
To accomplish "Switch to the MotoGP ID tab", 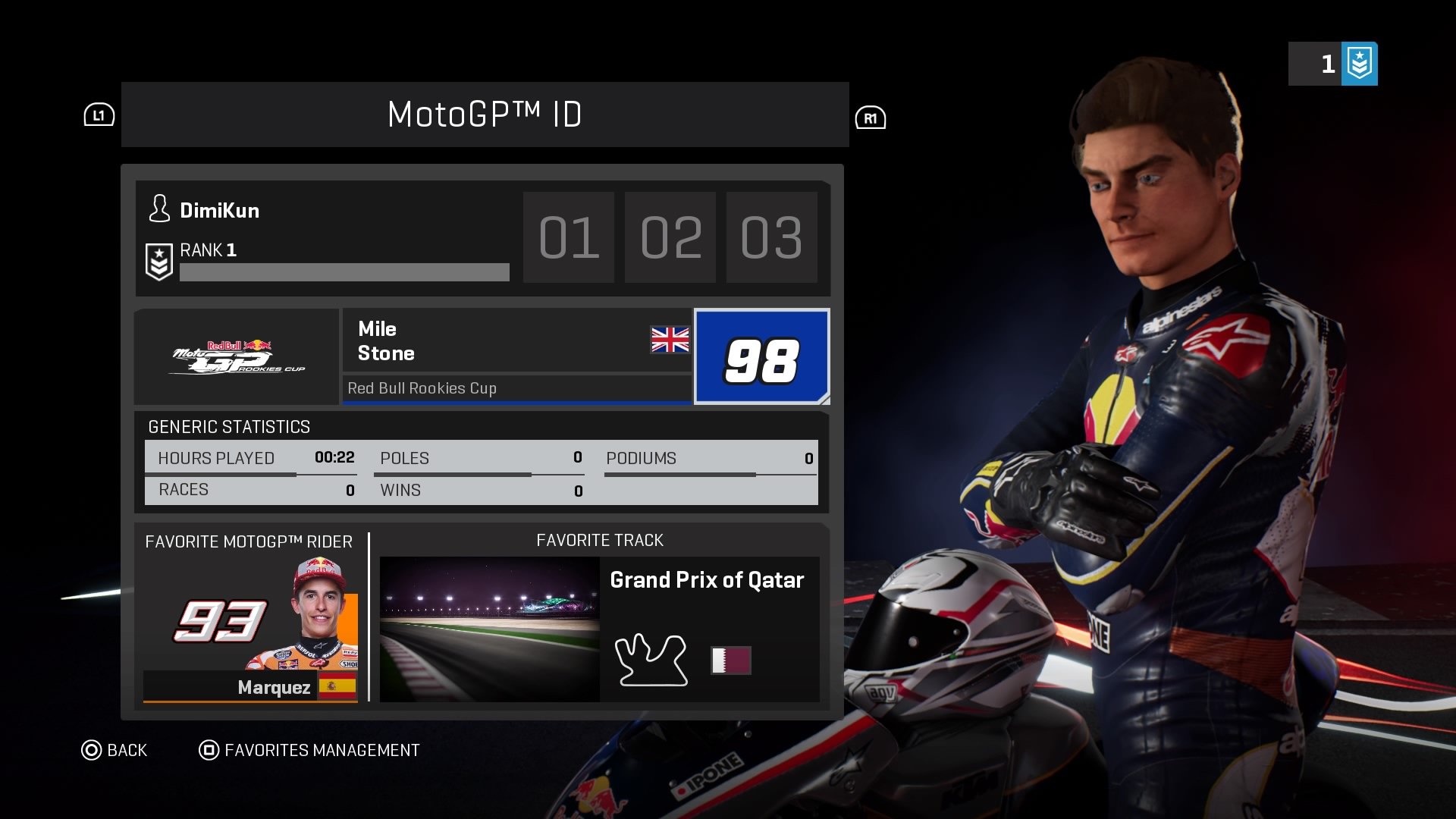I will (484, 115).
